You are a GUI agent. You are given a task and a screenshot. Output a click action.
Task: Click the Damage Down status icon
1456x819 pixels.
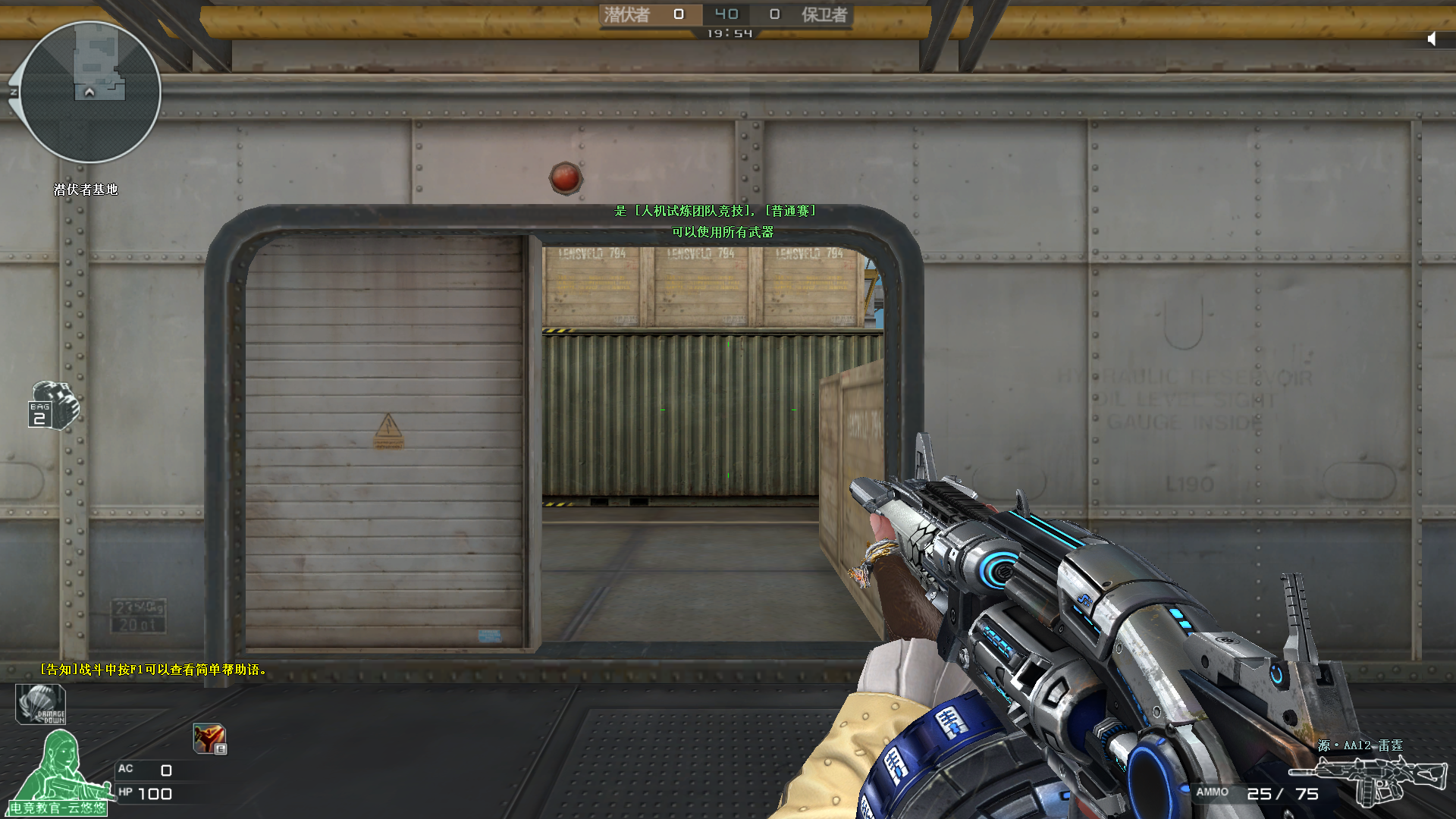coord(41,704)
